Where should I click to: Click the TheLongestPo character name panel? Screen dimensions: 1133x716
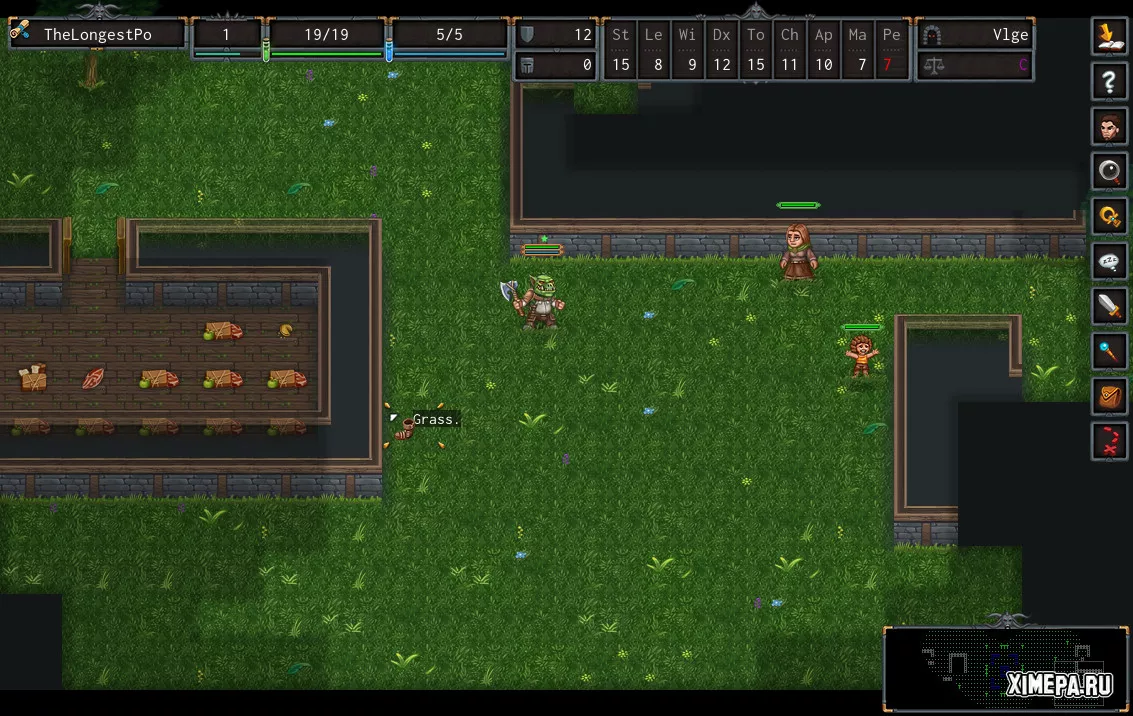[97, 35]
